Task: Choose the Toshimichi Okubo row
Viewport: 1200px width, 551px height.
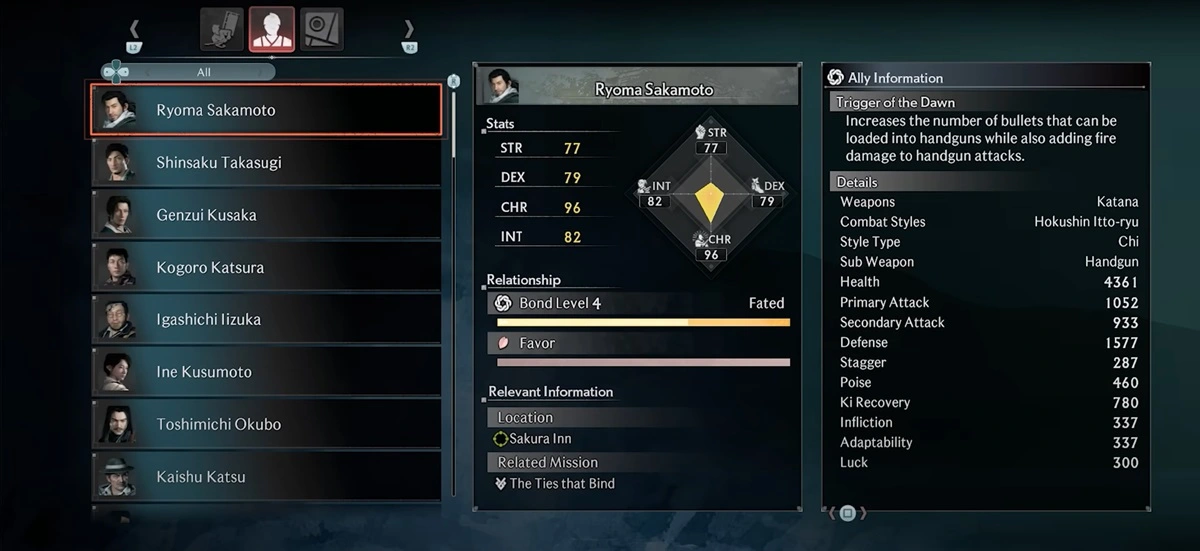Action: (266, 424)
